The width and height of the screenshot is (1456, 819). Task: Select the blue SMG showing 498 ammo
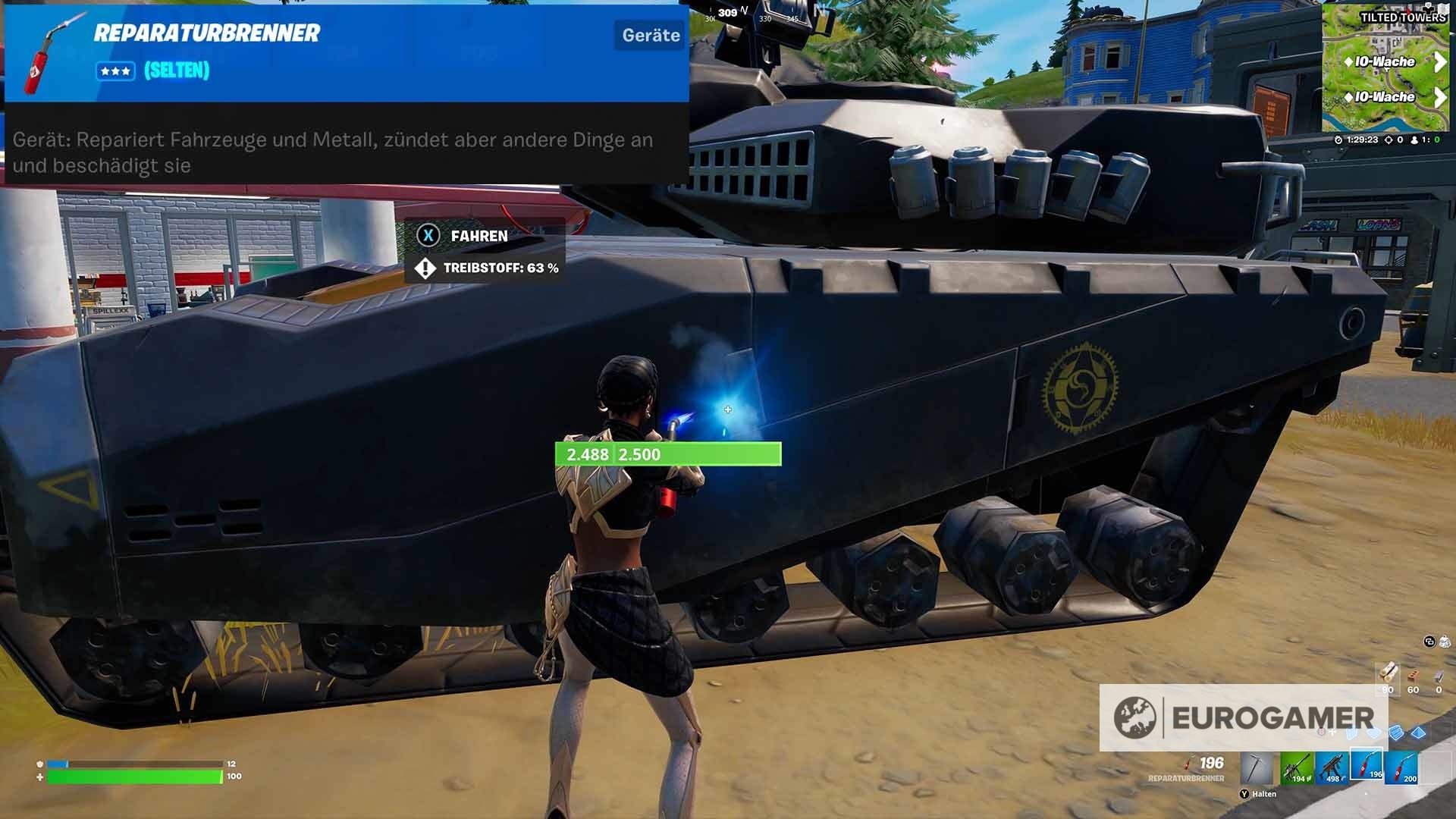coord(1333,767)
